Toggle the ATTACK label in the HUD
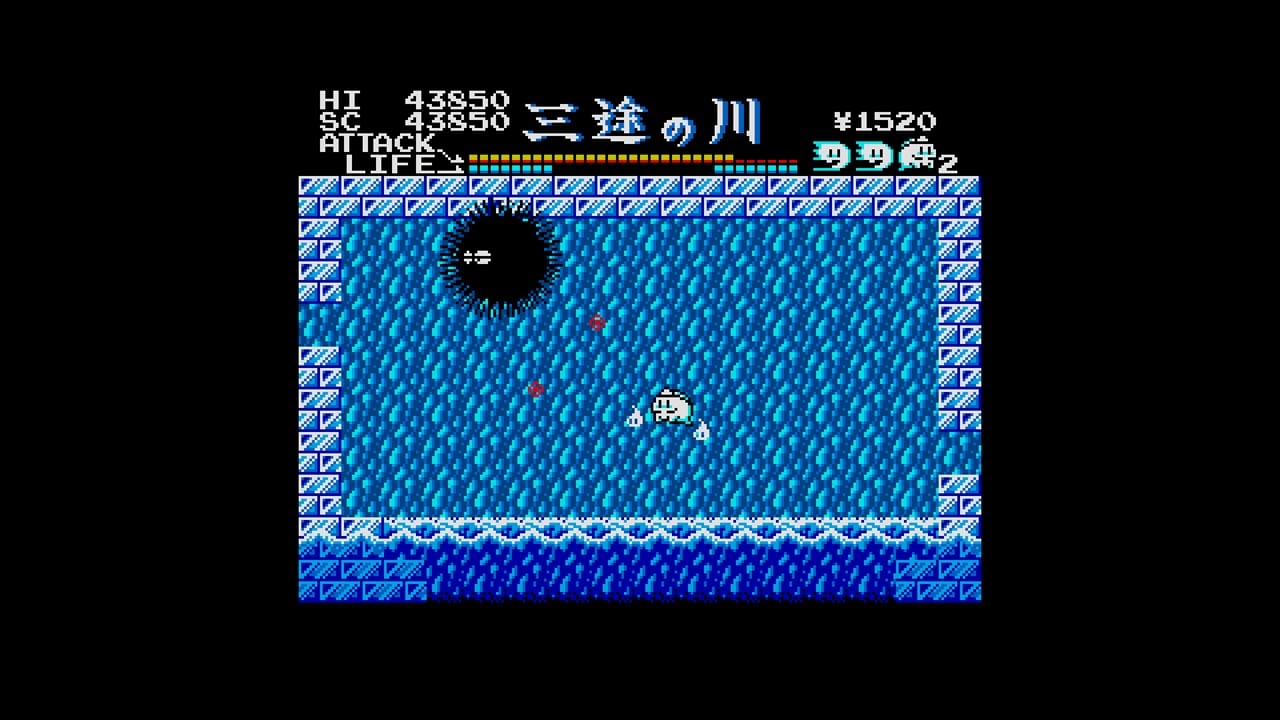This screenshot has height=720, width=1280. click(373, 143)
